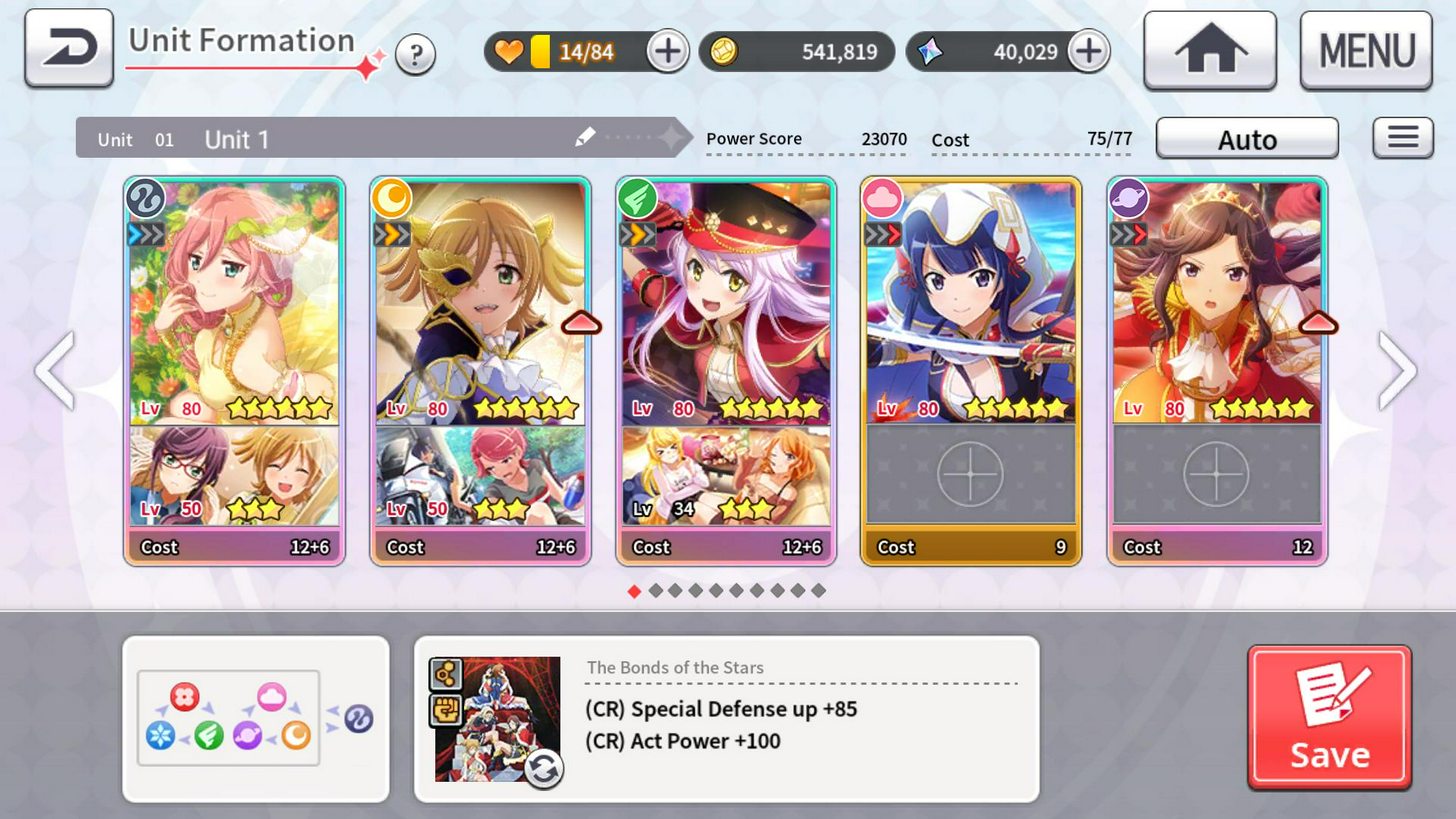The image size is (1456, 819).
Task: Add a memoir to the blue-haired girl's empty slot
Action: [971, 474]
